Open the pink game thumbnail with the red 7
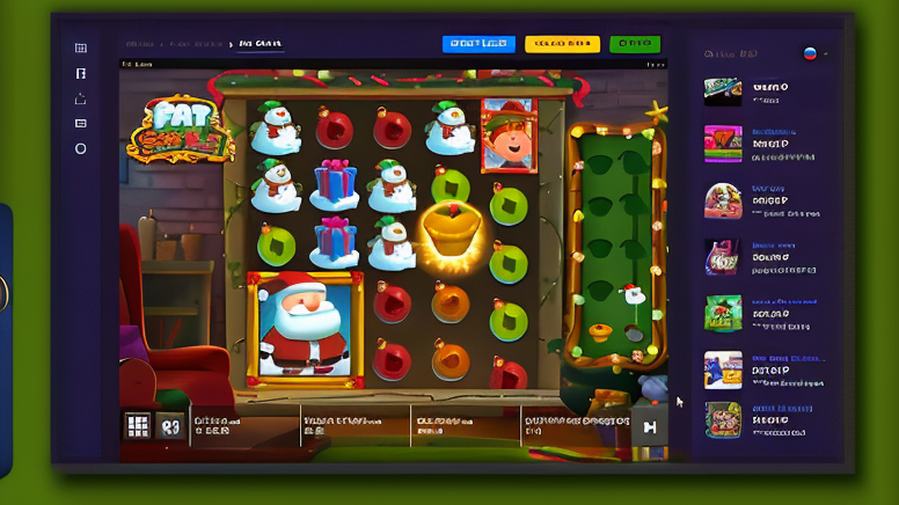The width and height of the screenshot is (899, 505). click(723, 143)
